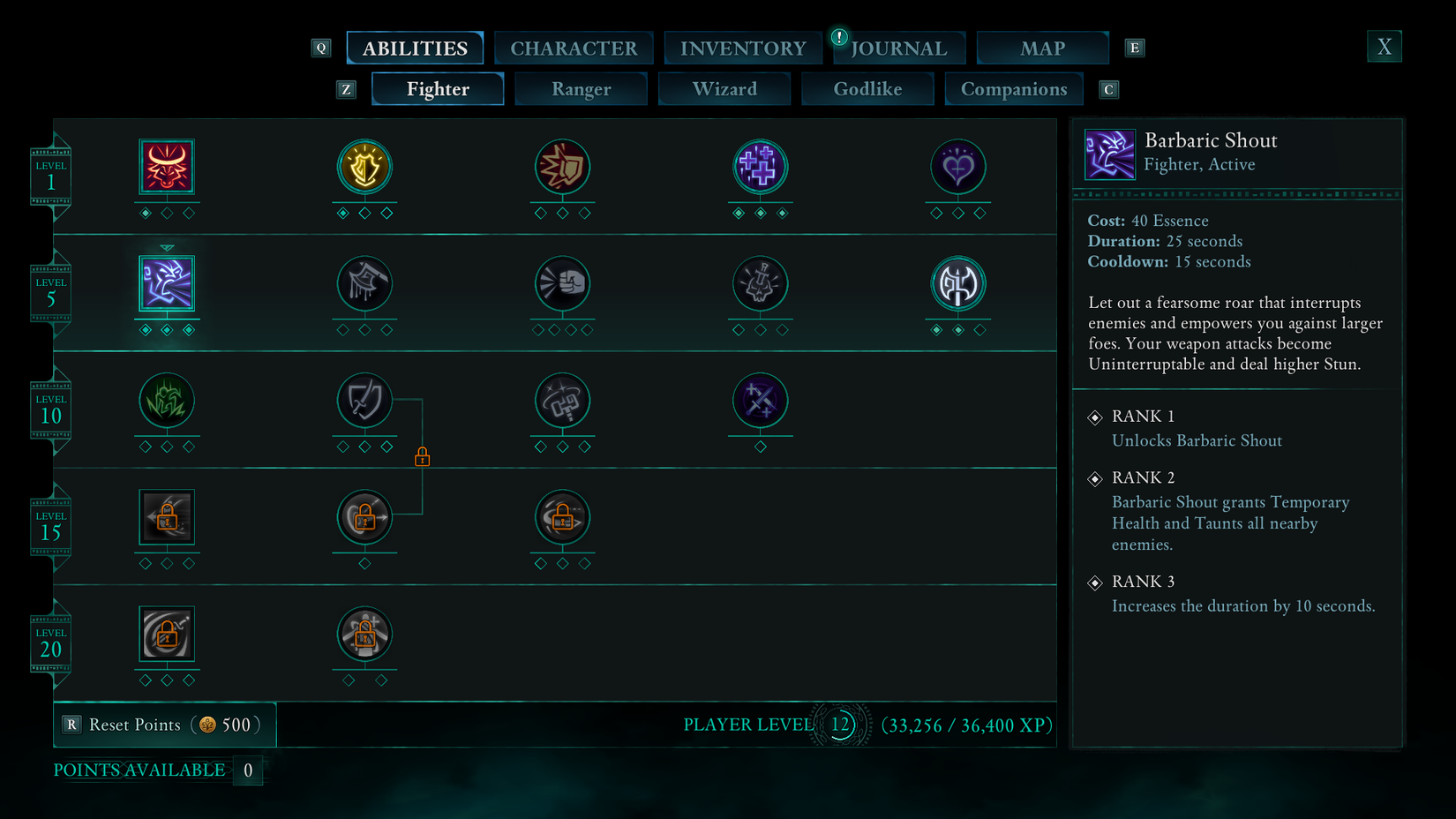The width and height of the screenshot is (1456, 819).
Task: Open the Ranger skill tree tab
Action: pyautogui.click(x=581, y=88)
